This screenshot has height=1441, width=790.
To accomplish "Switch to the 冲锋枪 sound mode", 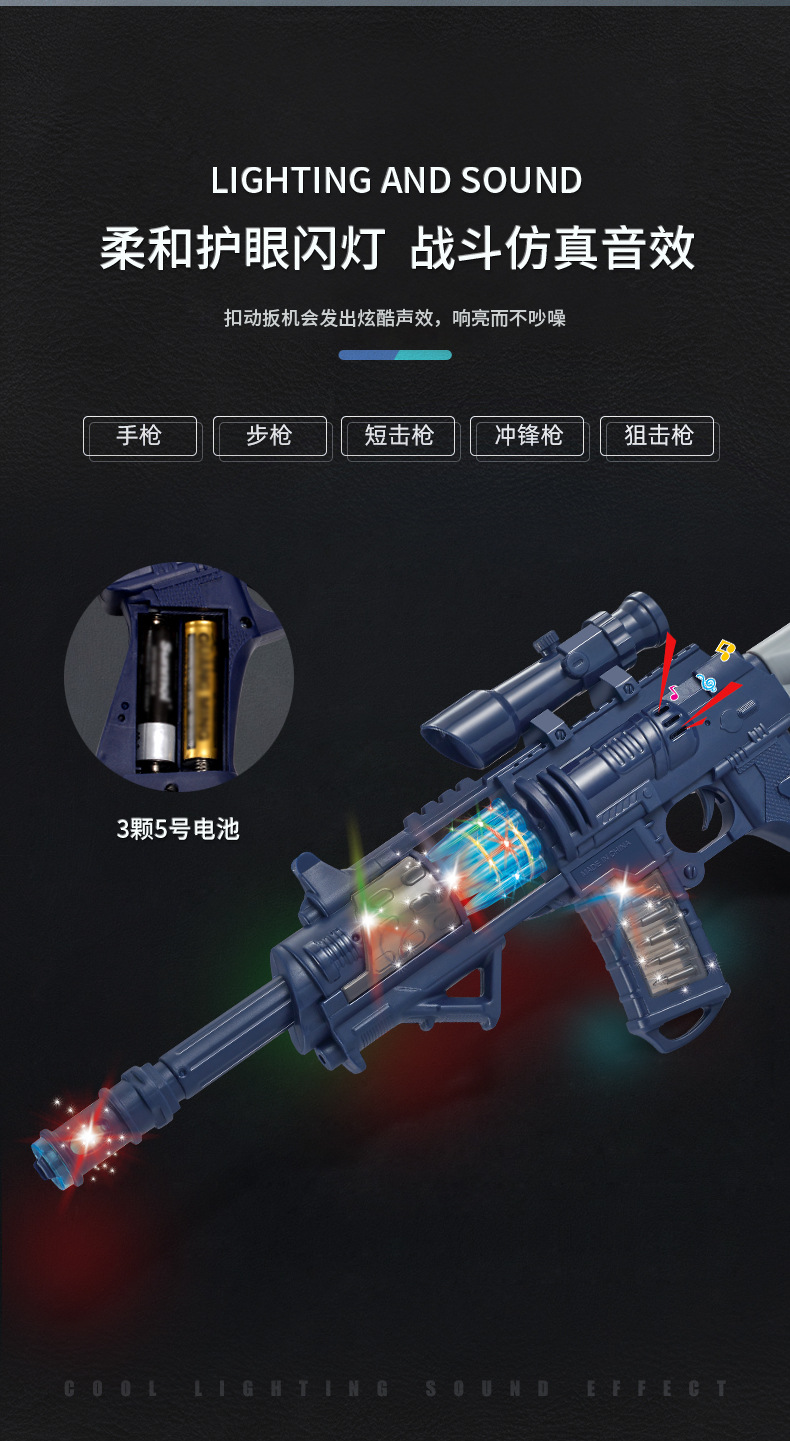I will (x=528, y=436).
